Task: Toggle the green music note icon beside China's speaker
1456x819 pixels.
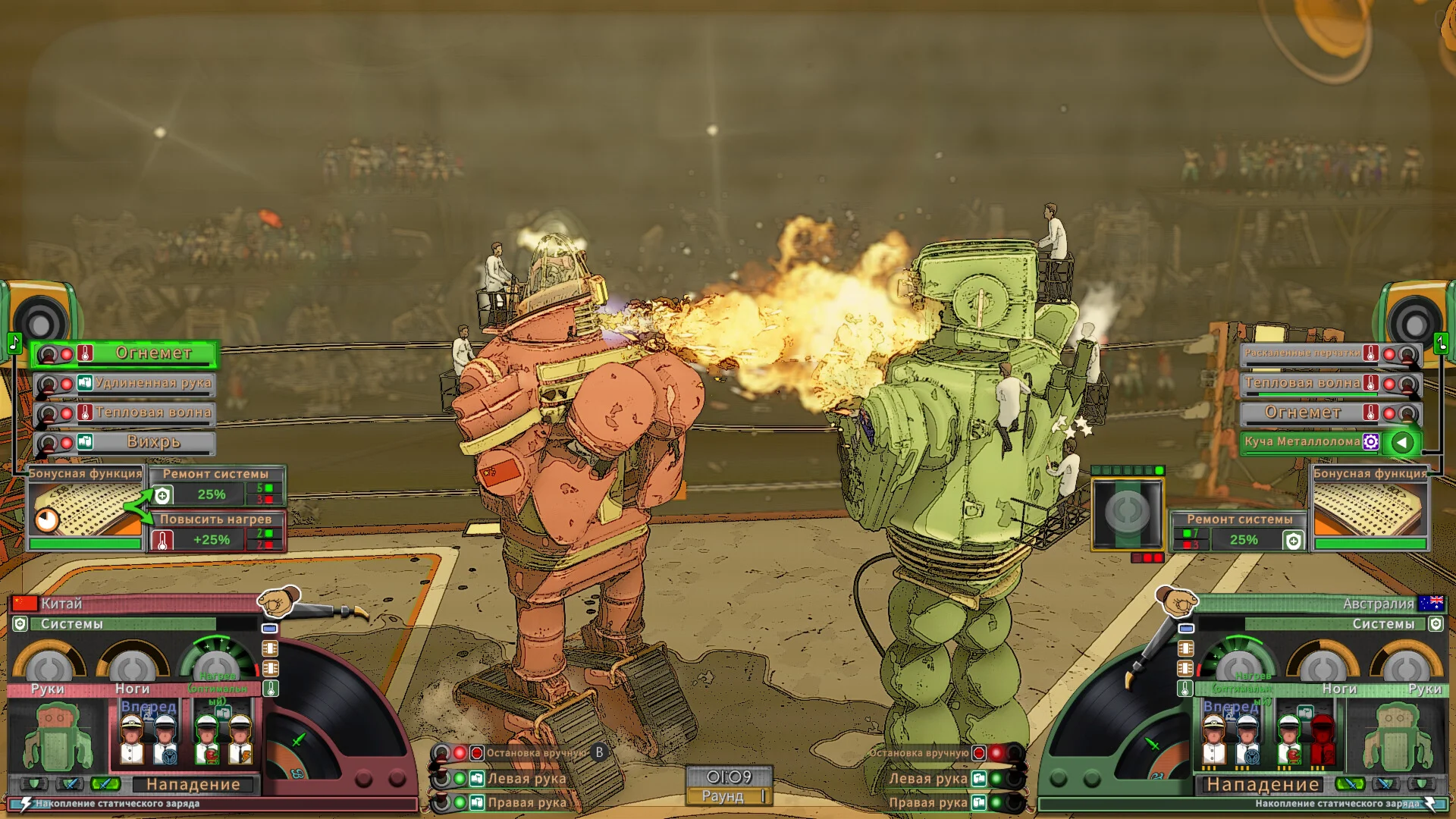Action: (x=14, y=343)
